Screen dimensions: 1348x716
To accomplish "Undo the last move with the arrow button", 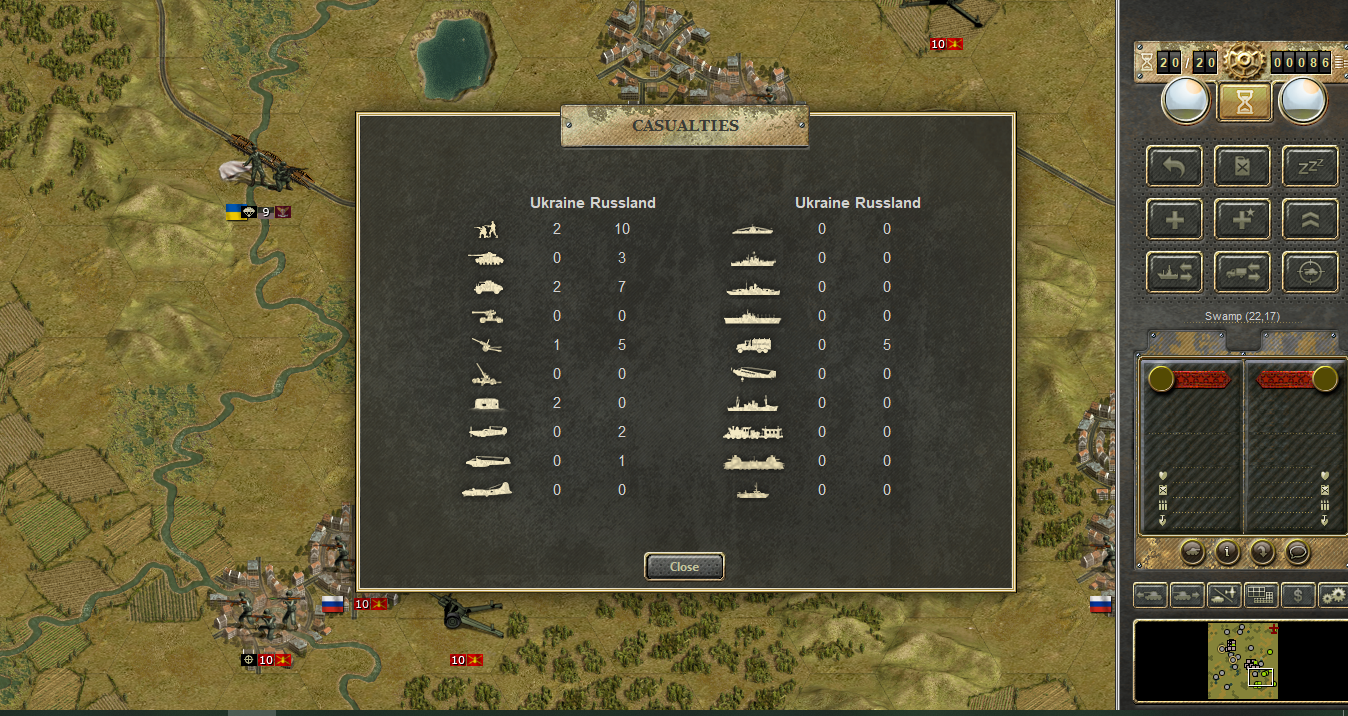I will (x=1175, y=166).
